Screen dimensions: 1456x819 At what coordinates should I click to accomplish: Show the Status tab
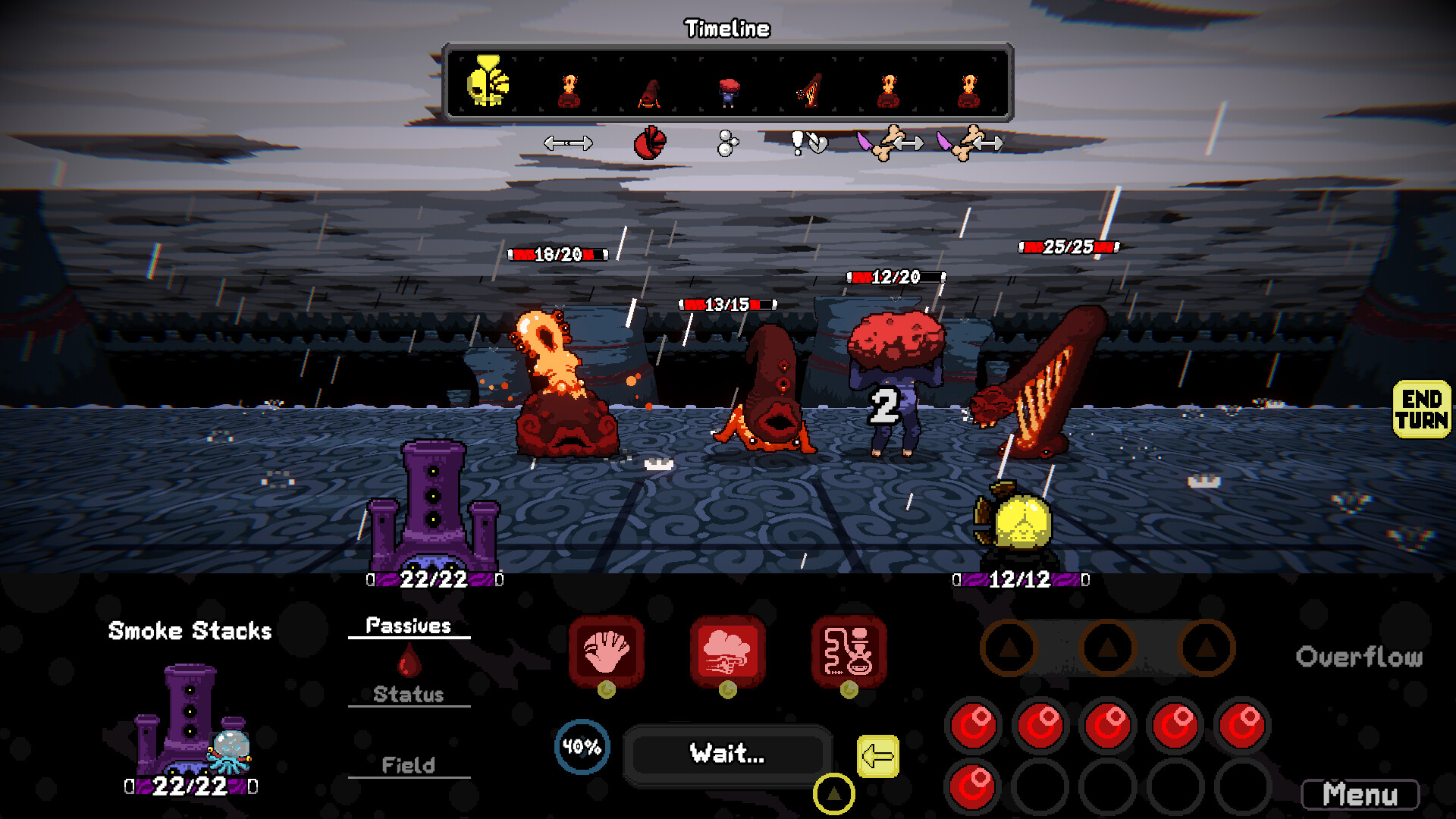409,694
